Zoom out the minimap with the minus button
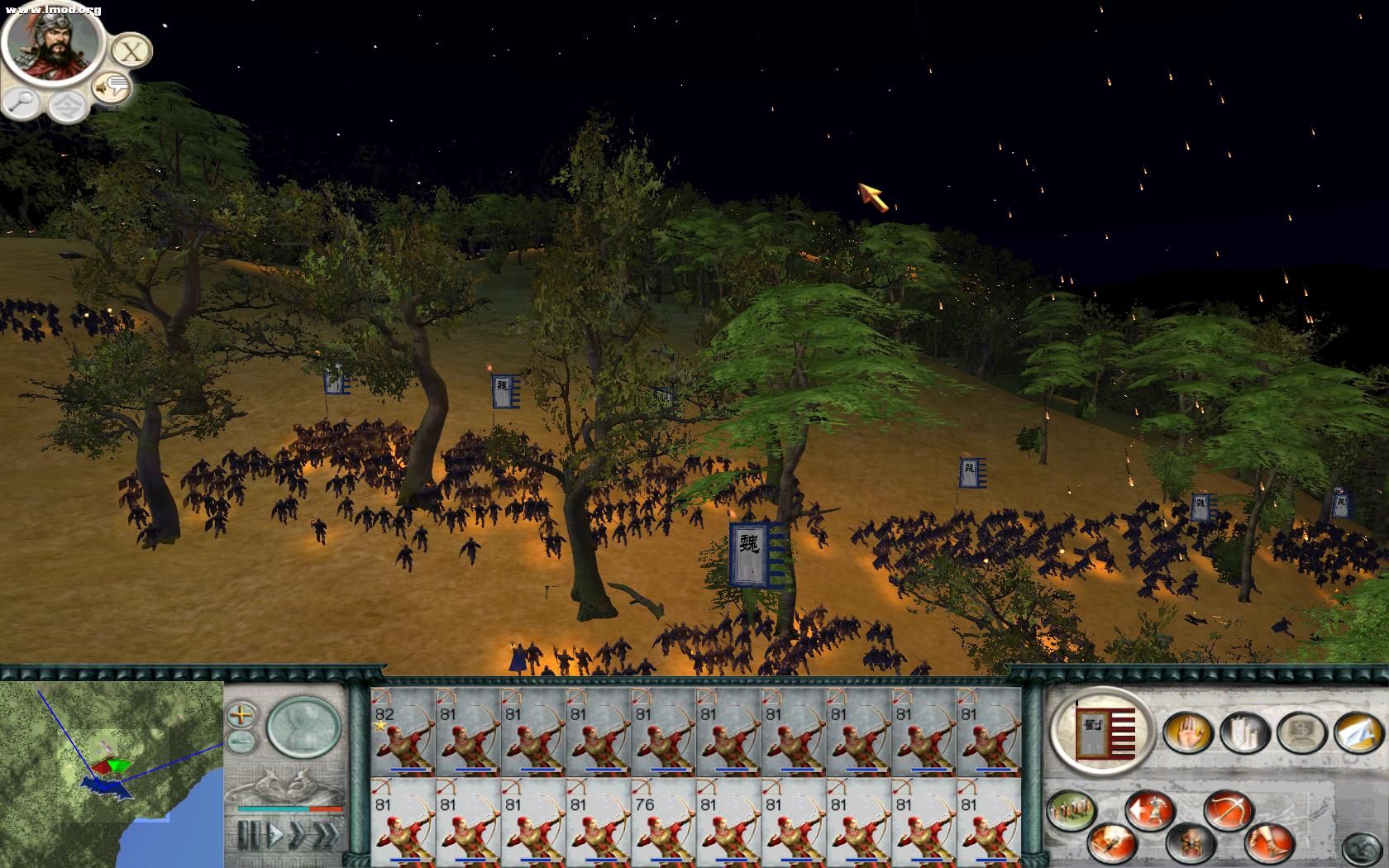This screenshot has height=868, width=1389. (x=241, y=740)
